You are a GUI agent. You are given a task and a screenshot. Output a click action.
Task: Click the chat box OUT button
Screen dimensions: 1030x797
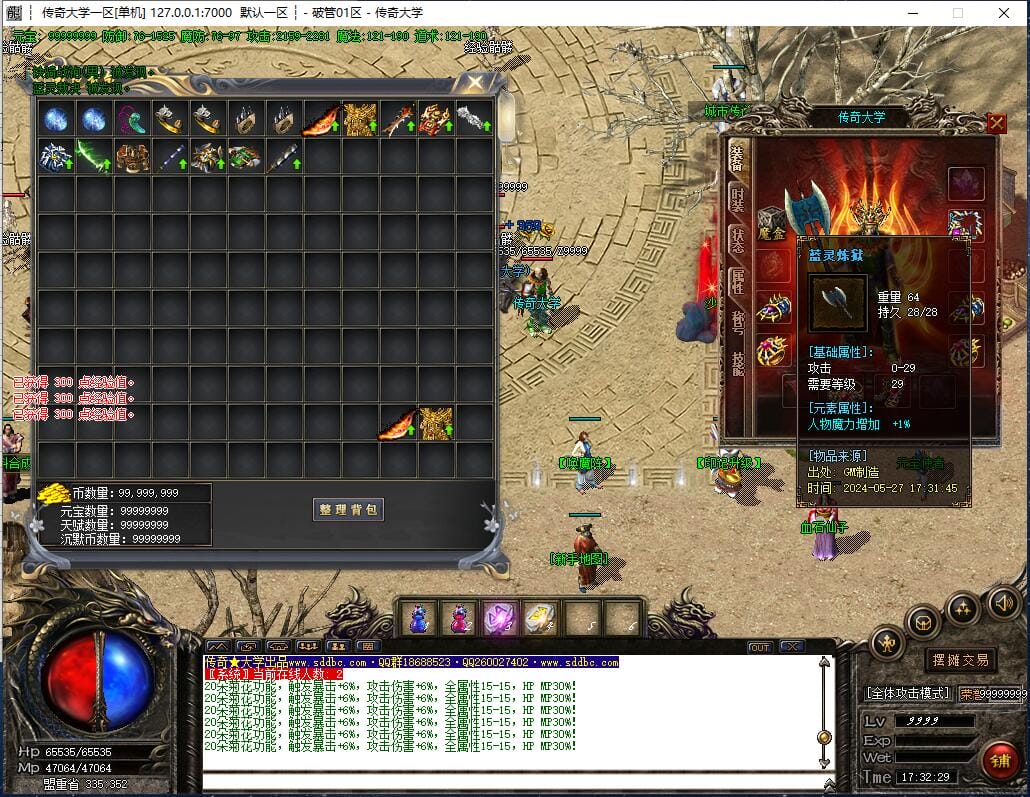coord(760,647)
